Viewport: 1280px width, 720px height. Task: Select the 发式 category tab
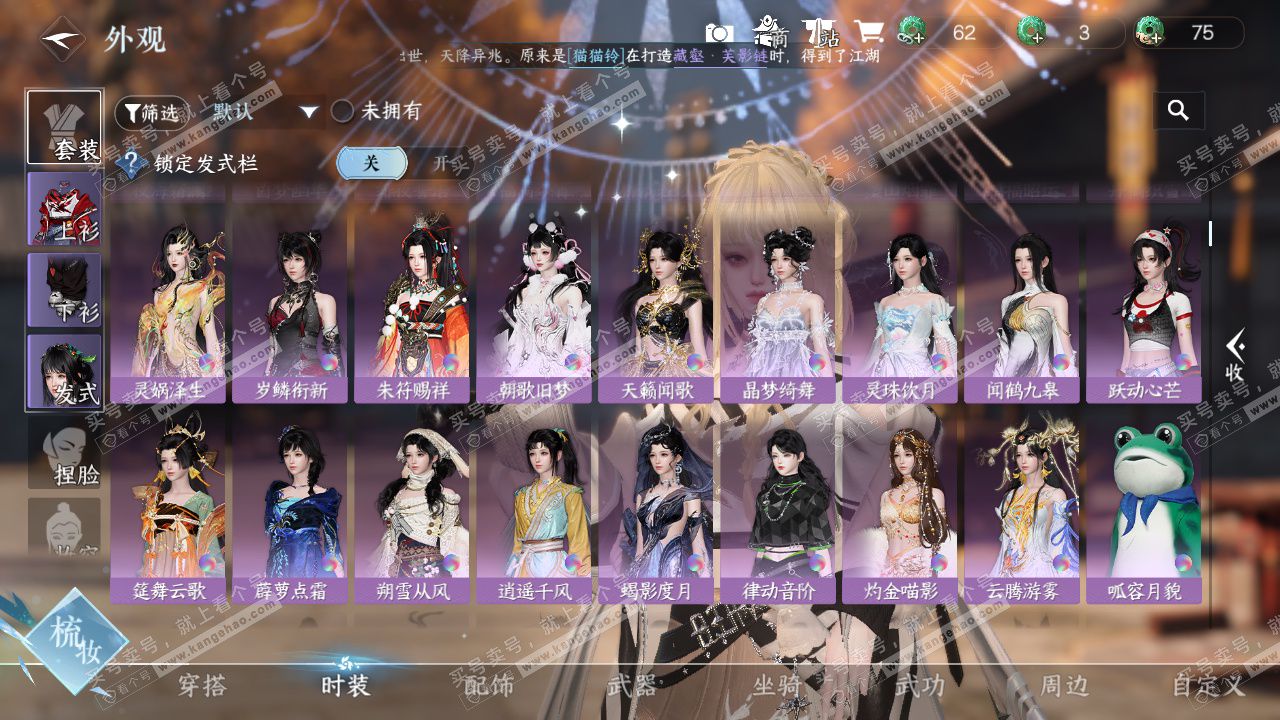[64, 371]
